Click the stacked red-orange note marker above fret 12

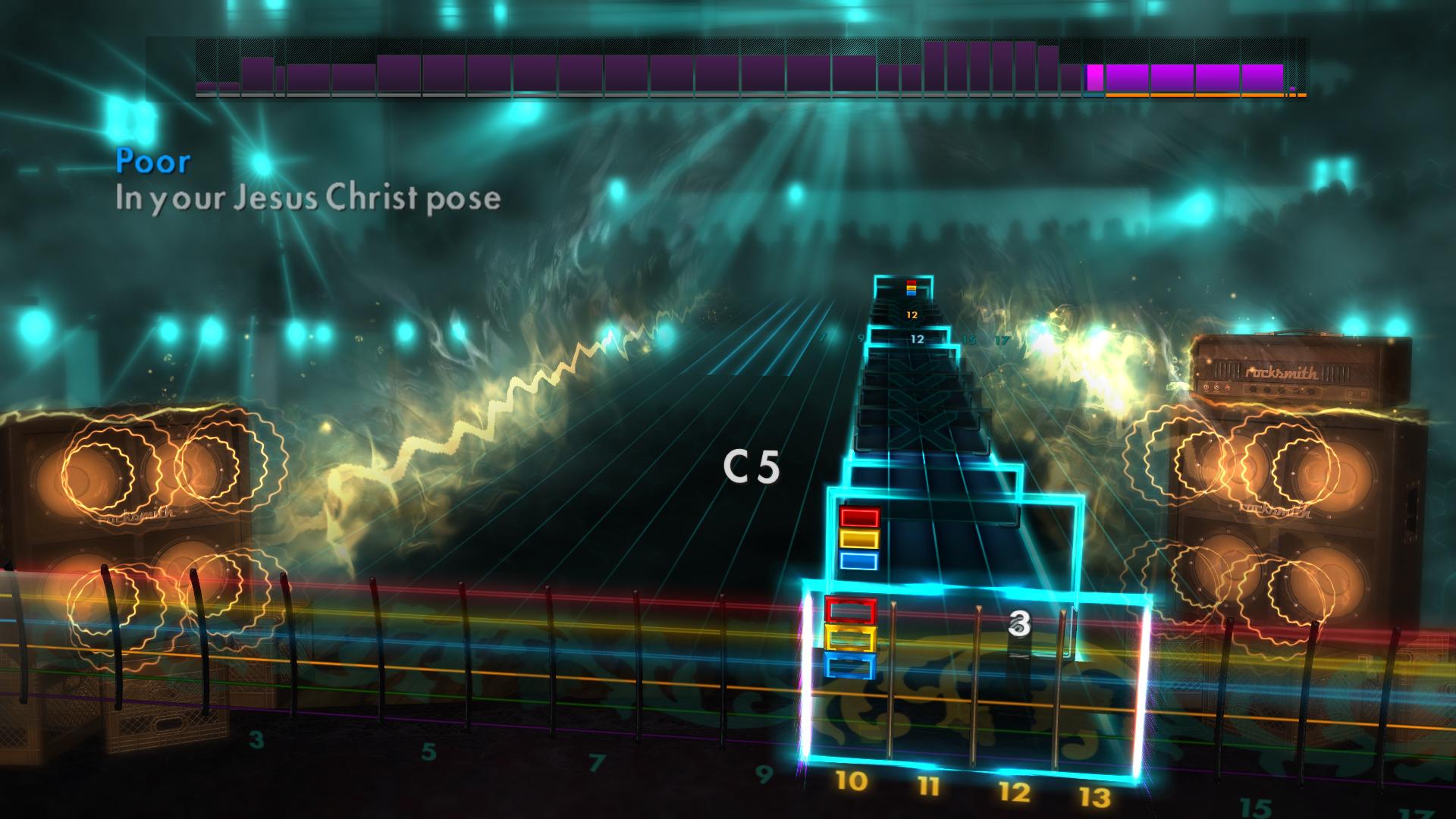click(x=910, y=286)
